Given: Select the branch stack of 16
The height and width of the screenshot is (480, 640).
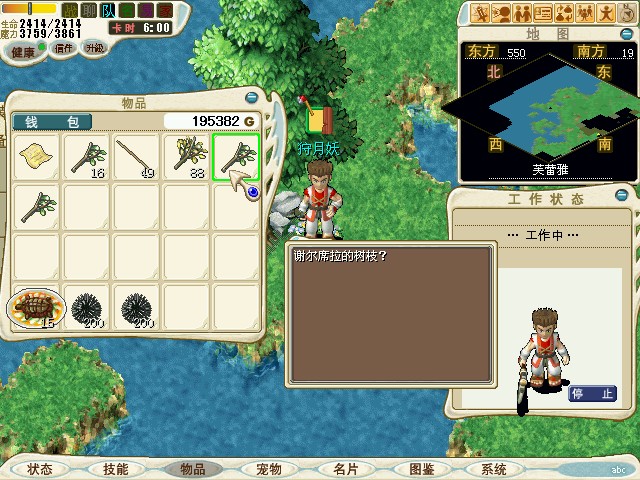Looking at the screenshot, I should (87, 157).
